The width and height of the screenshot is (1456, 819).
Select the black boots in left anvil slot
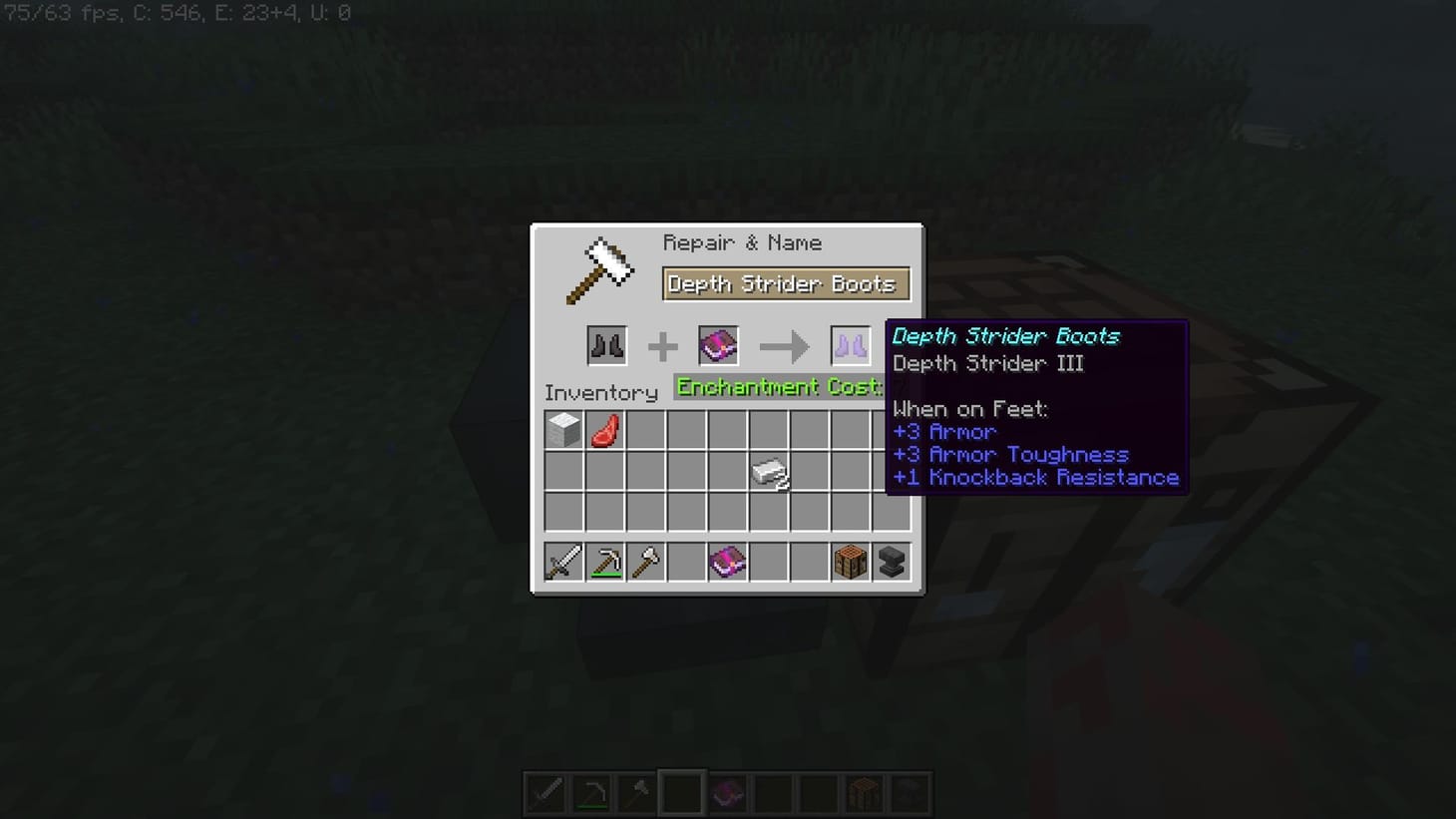606,345
